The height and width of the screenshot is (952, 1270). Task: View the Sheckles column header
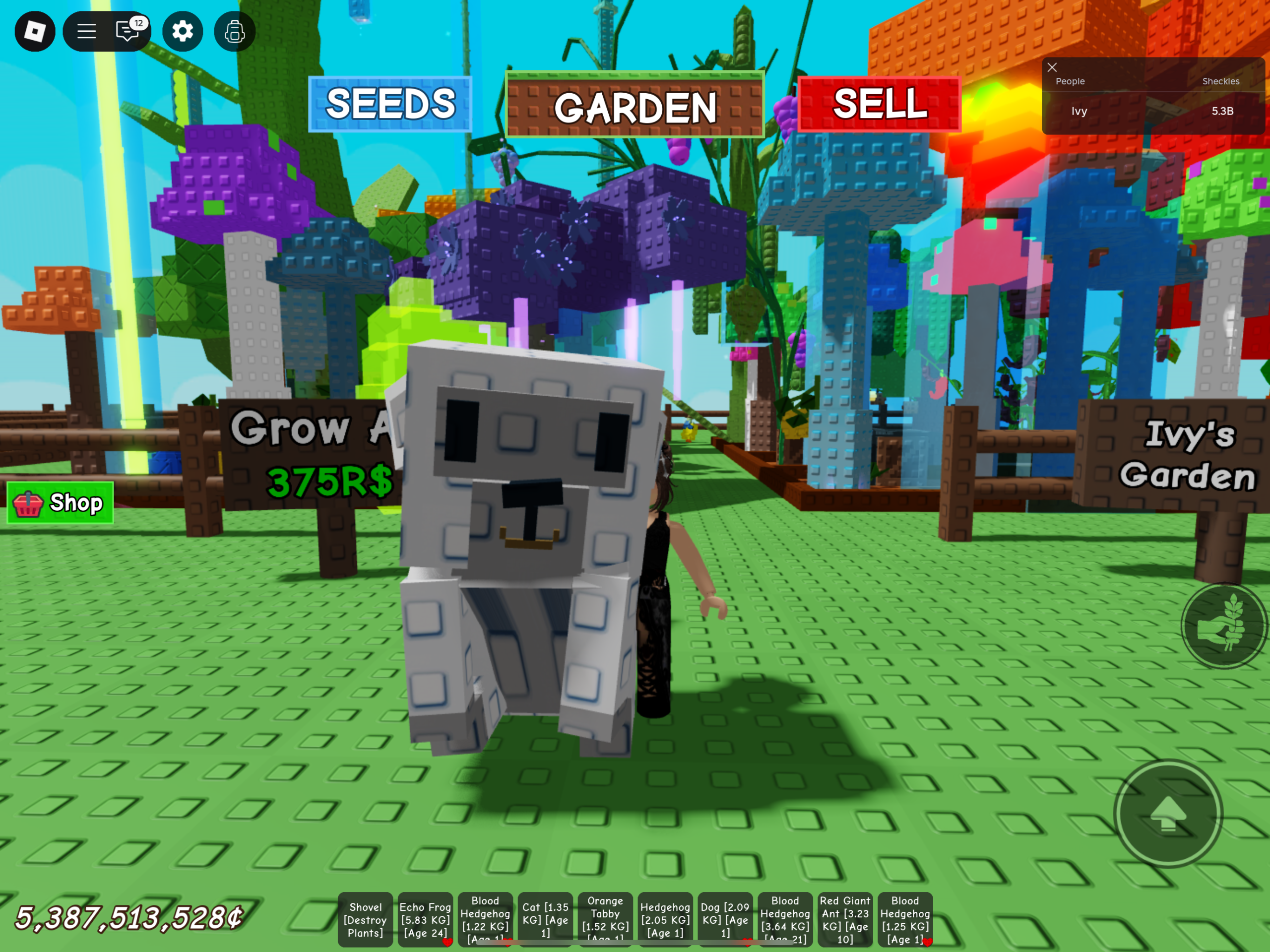click(x=1220, y=81)
